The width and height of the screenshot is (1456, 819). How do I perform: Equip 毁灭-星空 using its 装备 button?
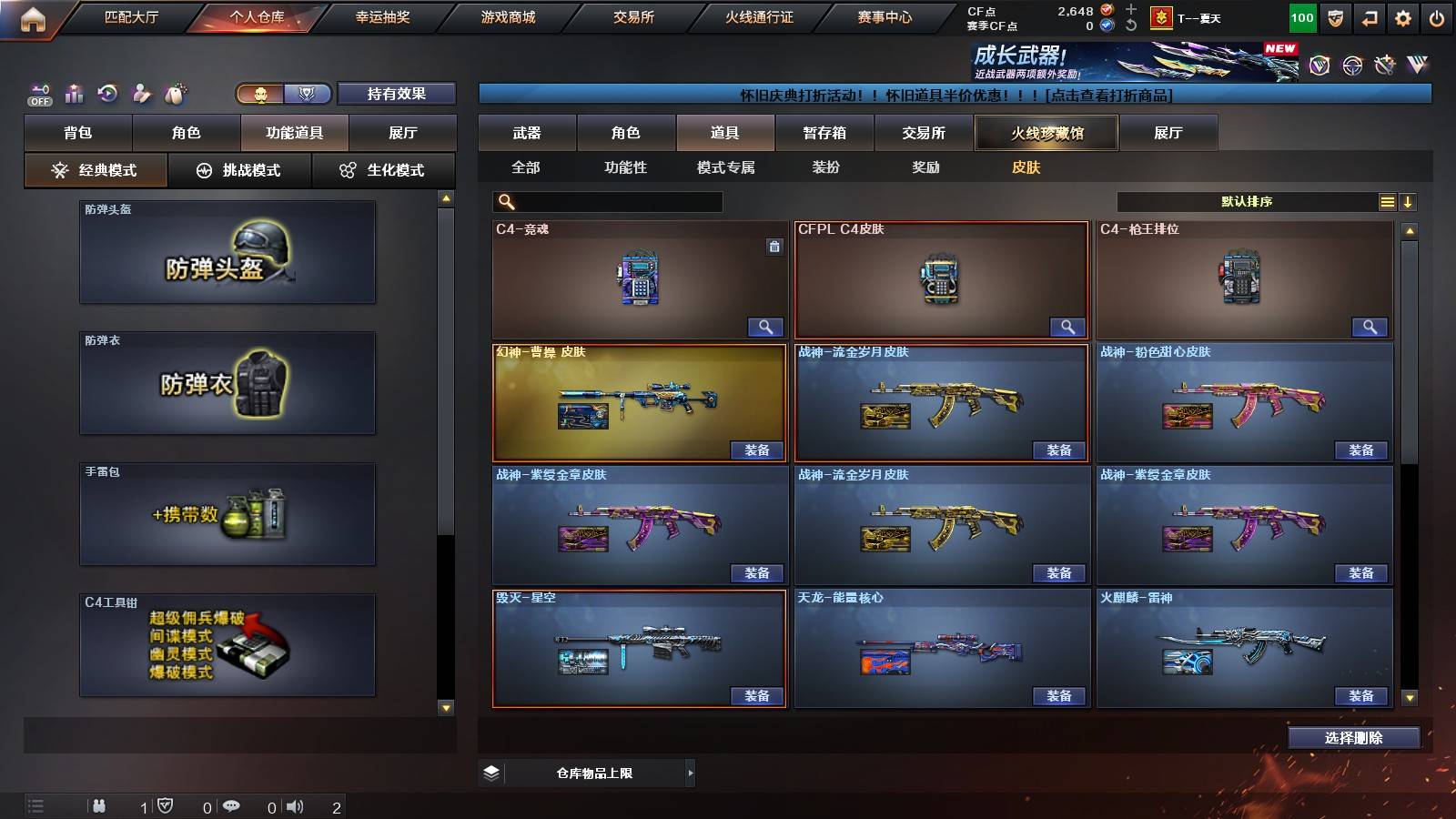[757, 695]
